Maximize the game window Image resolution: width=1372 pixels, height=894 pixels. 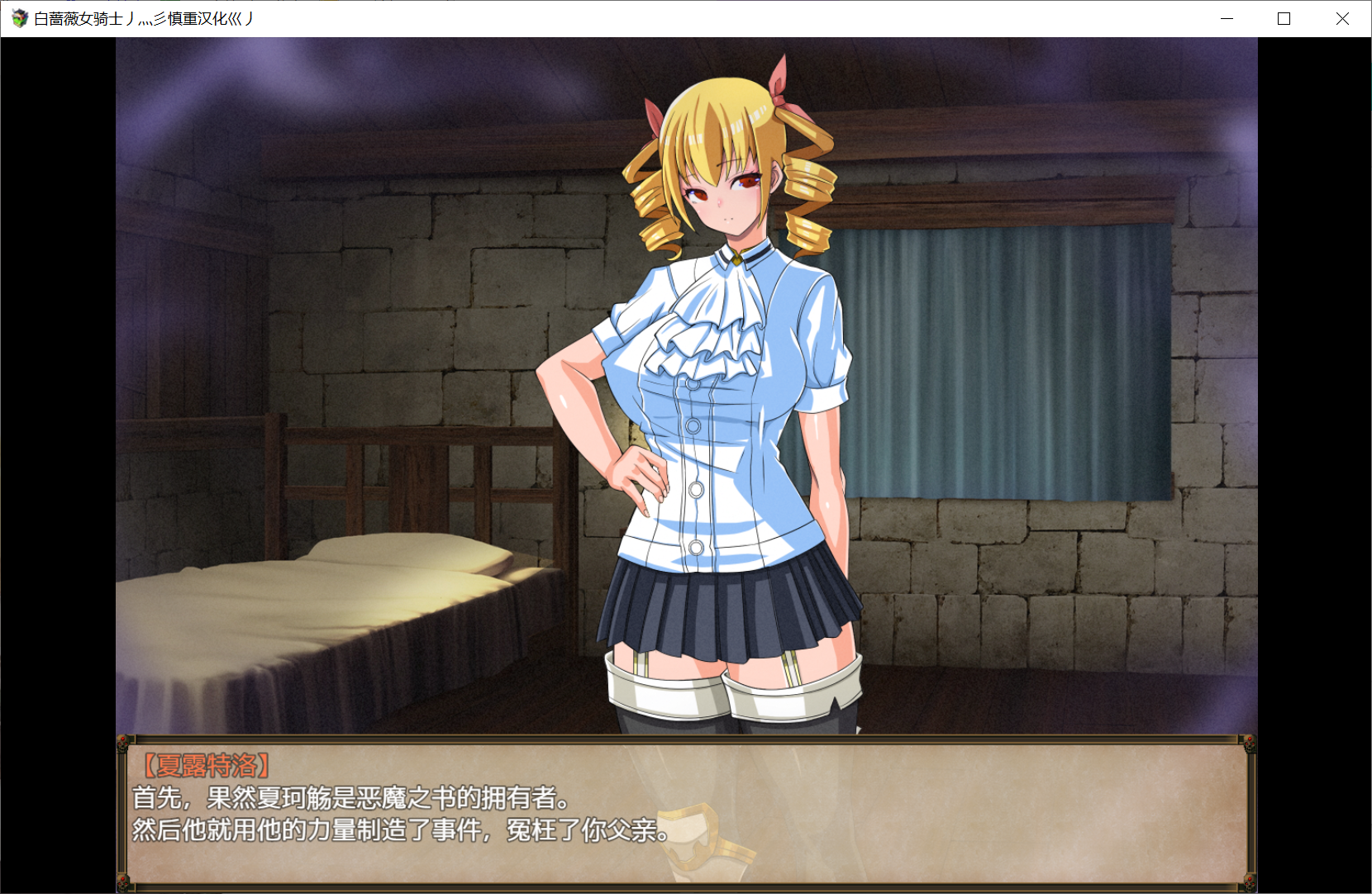coord(1284,19)
